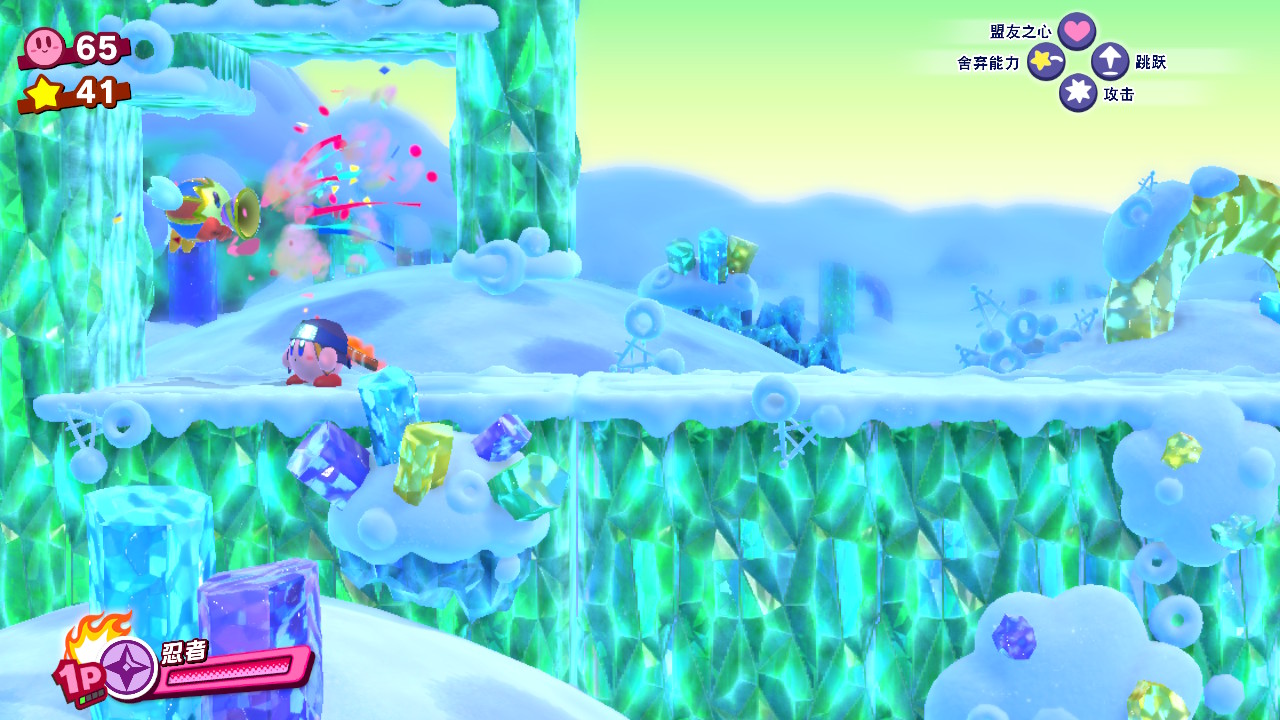Click the jump up-arrow icon
1280x720 pixels.
point(1110,62)
